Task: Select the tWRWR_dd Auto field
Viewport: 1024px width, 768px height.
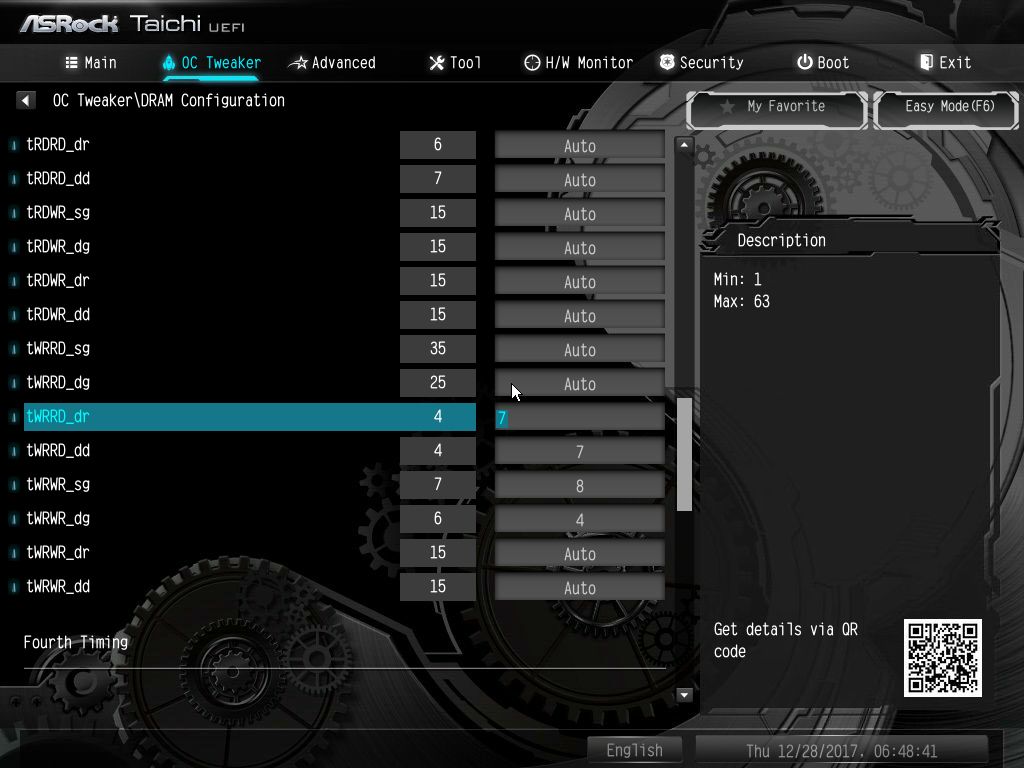Action: pyautogui.click(x=580, y=588)
